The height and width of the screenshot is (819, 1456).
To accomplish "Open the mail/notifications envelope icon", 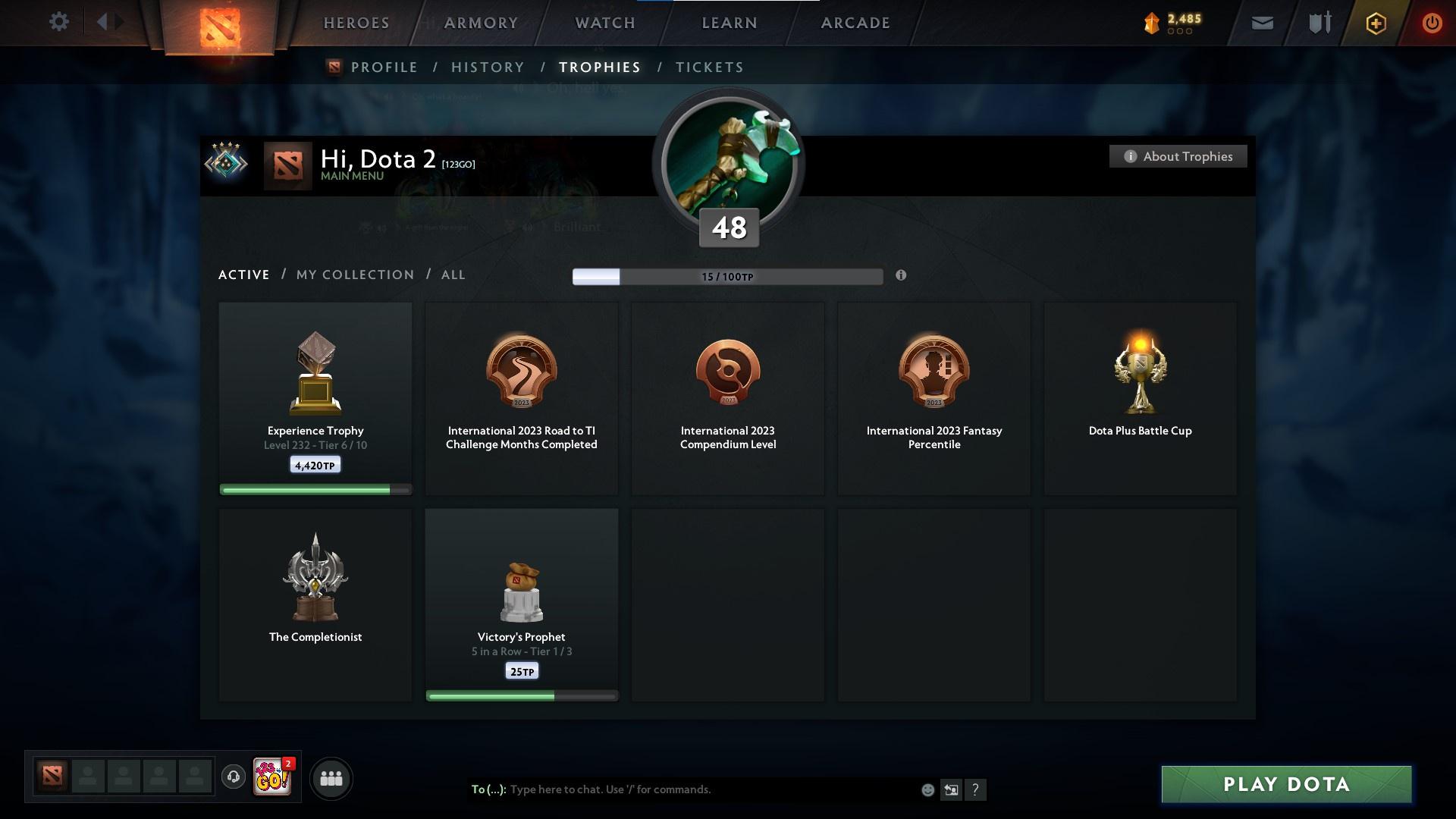I will point(1262,23).
